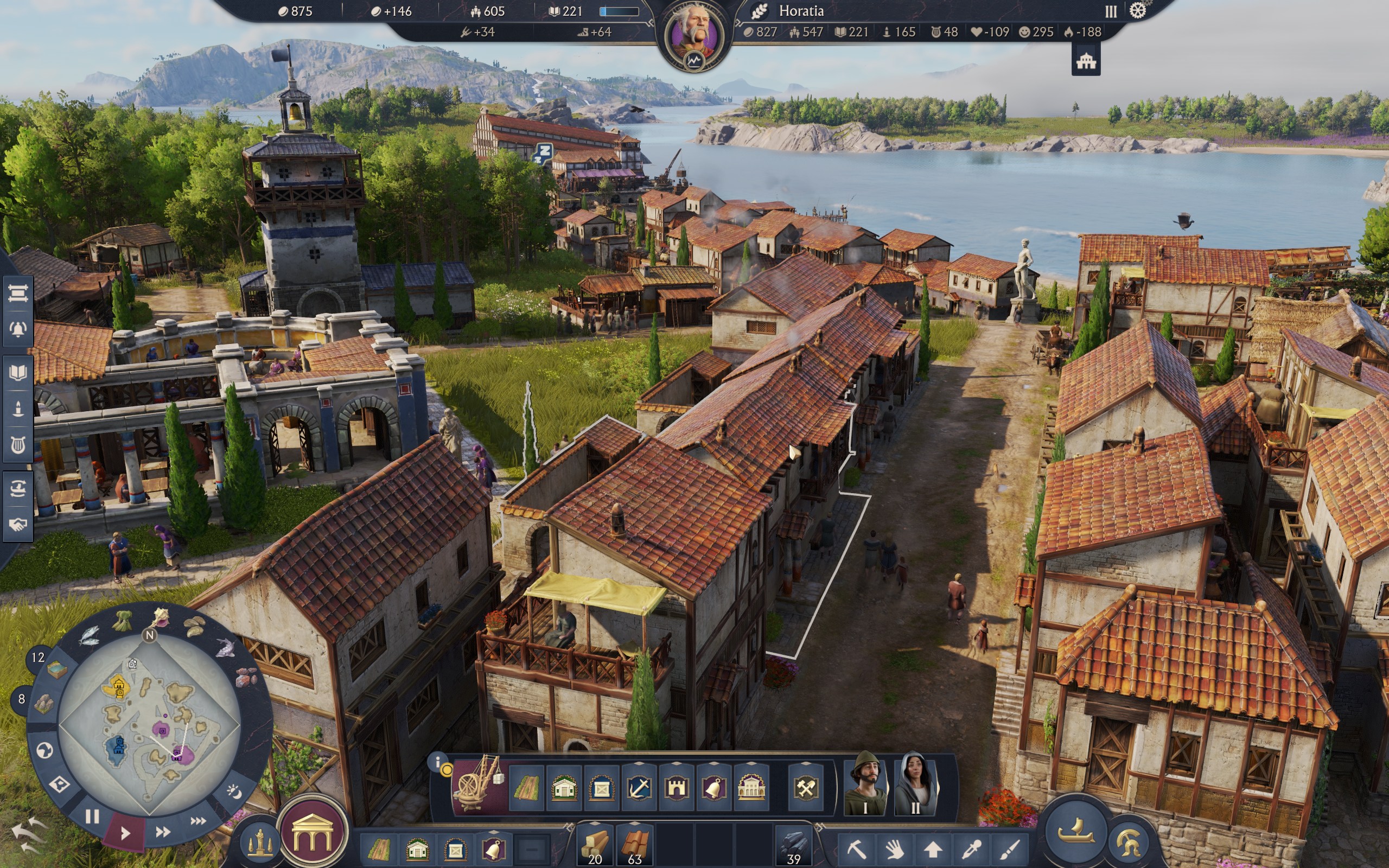The image size is (1389, 868).
Task: Set game speed to triple fast-forward
Action: coord(198,821)
